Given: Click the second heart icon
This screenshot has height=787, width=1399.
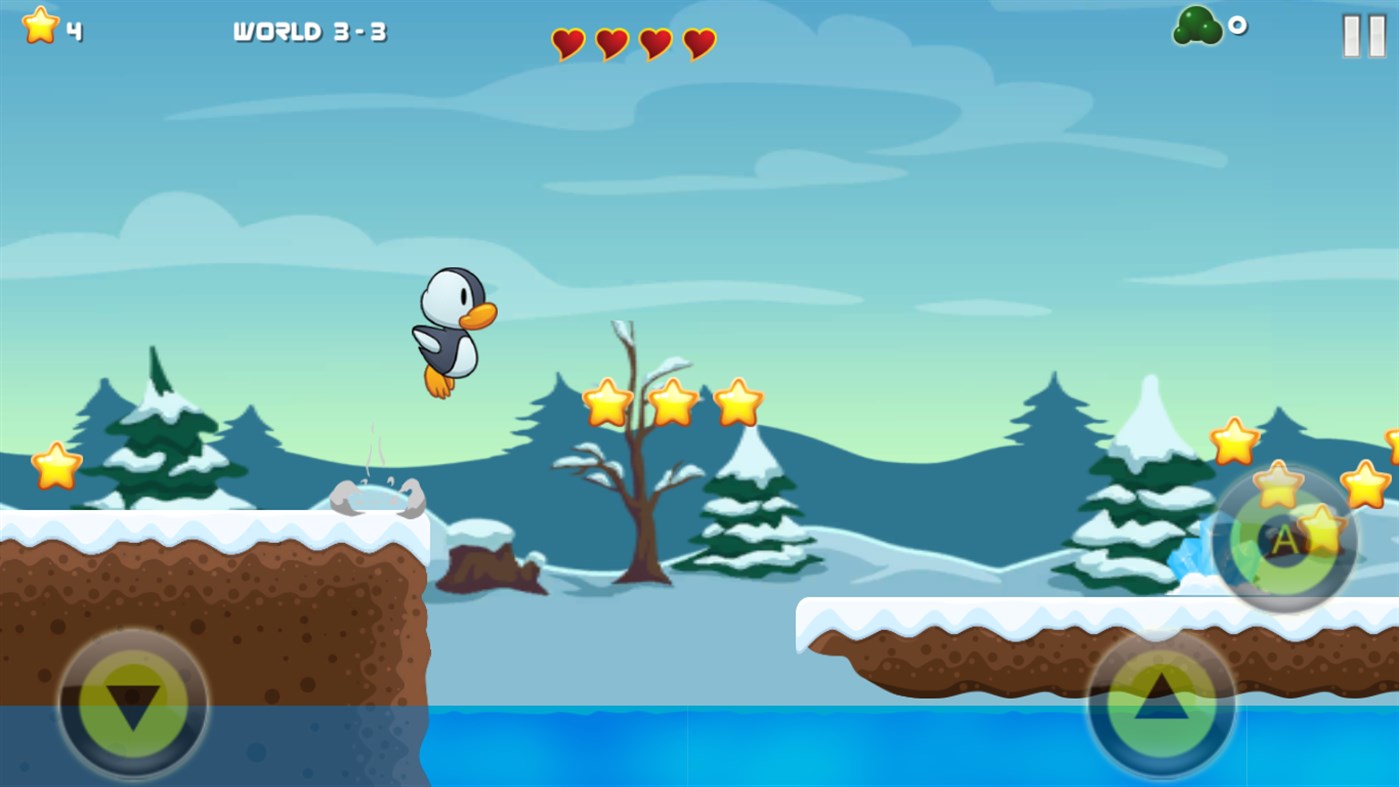Looking at the screenshot, I should point(611,43).
